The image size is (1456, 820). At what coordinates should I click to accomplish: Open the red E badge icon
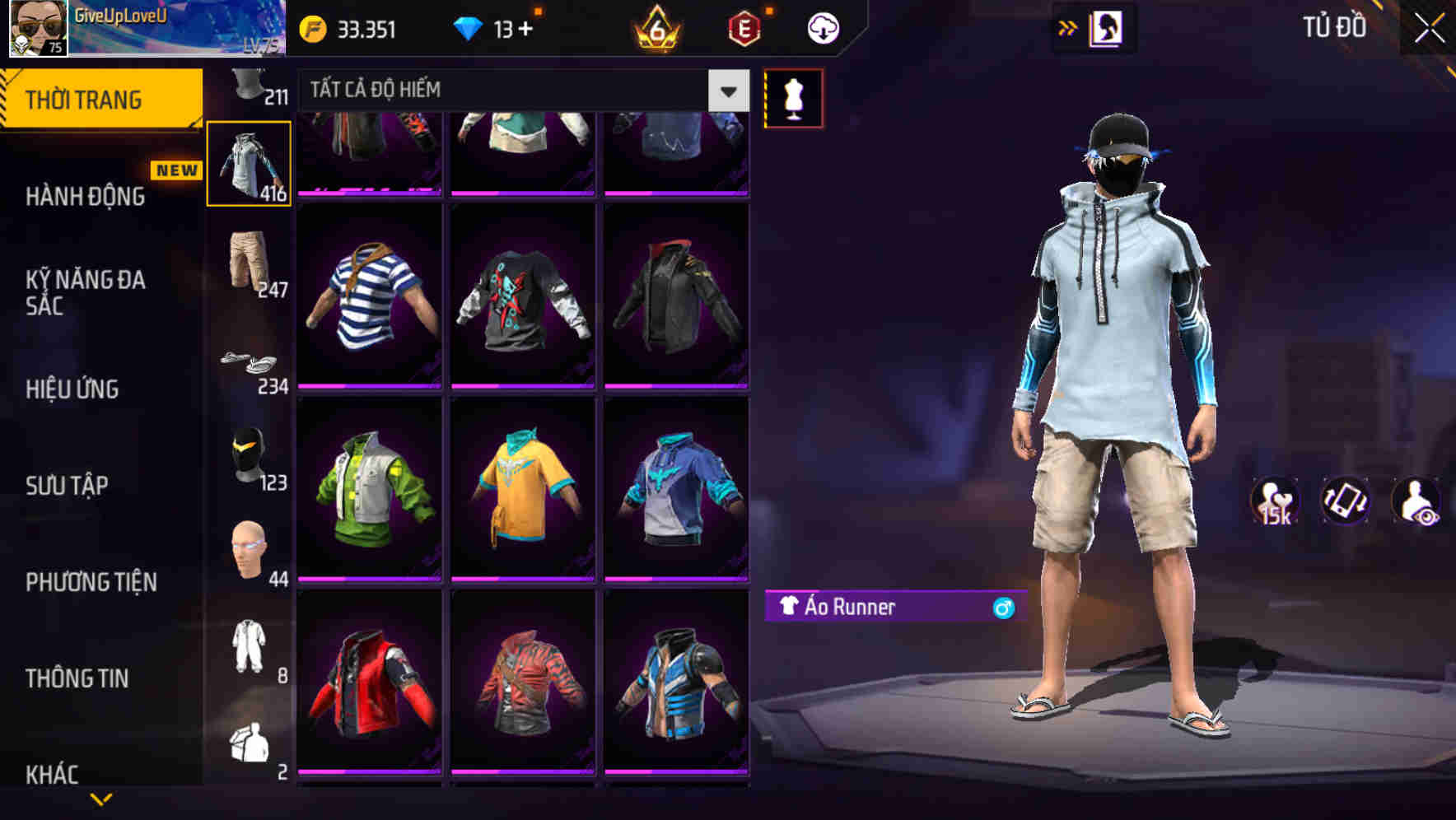tap(744, 27)
